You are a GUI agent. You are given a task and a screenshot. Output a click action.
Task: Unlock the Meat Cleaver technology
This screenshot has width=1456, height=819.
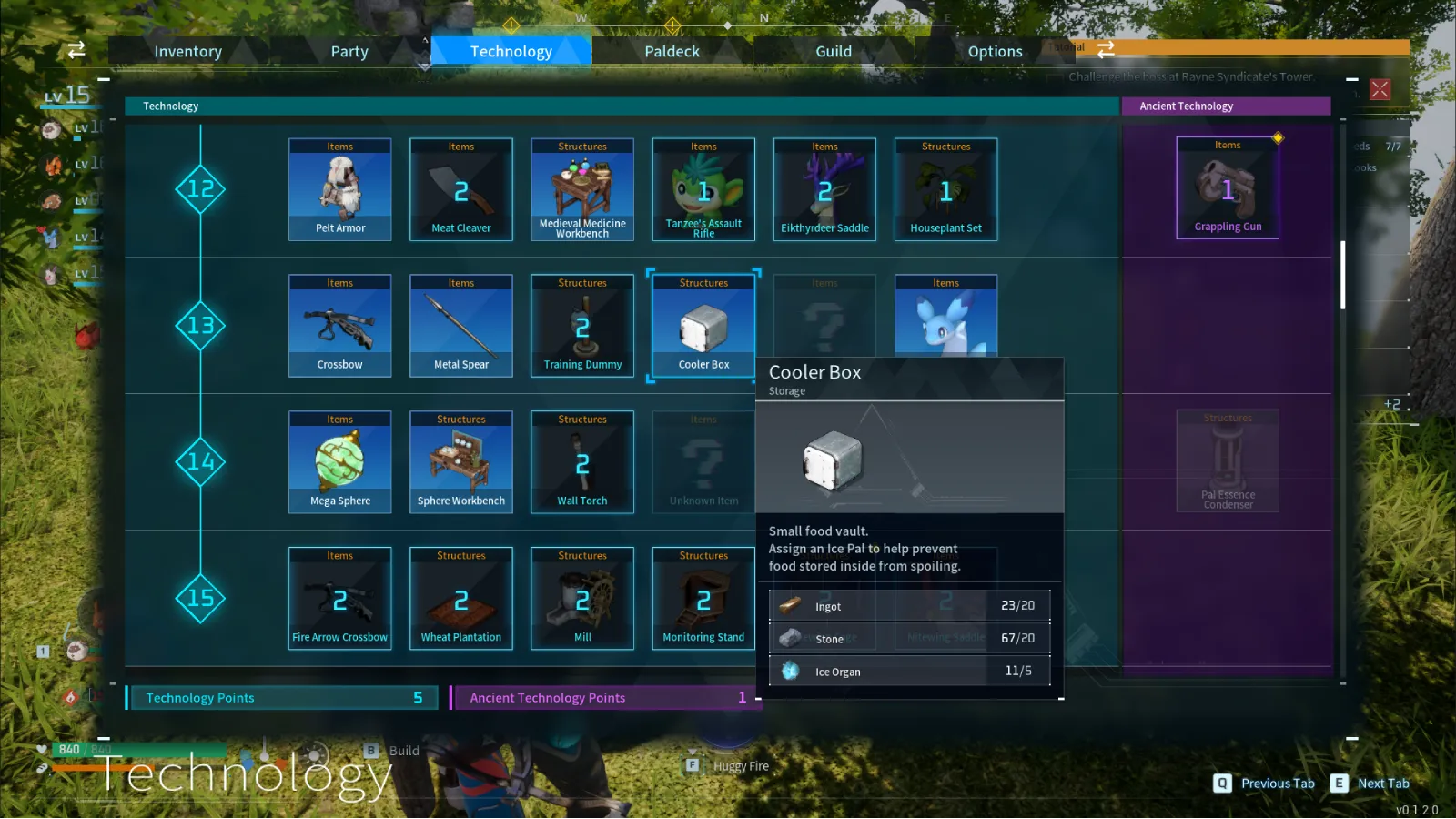(x=461, y=189)
